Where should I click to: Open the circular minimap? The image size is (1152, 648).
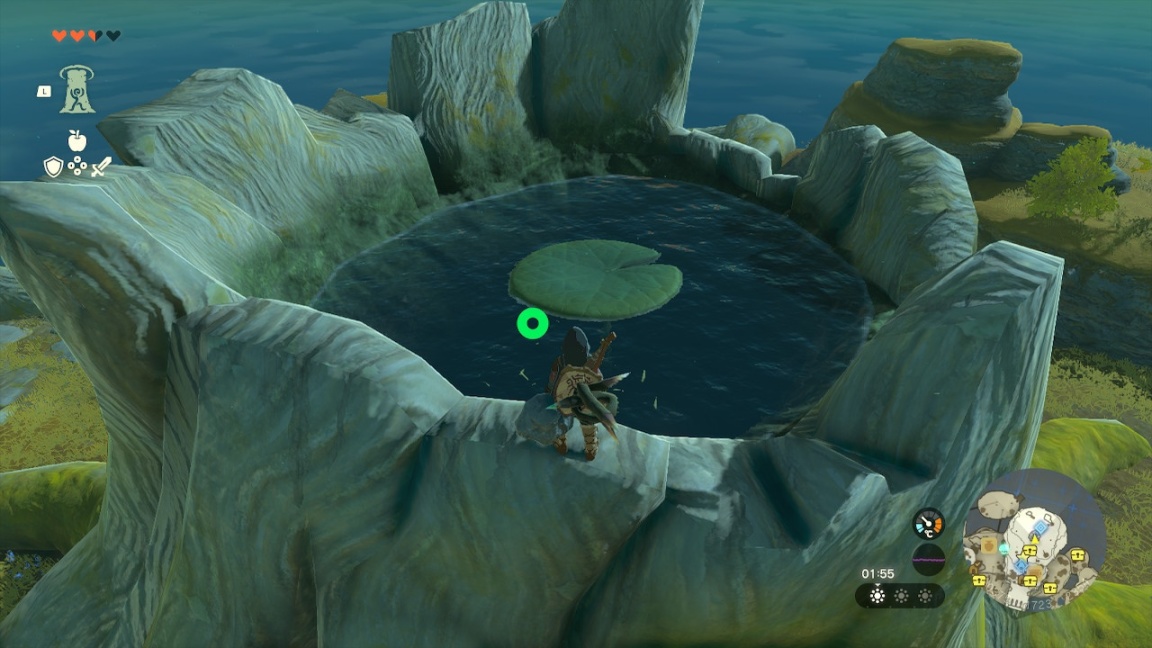click(1034, 541)
